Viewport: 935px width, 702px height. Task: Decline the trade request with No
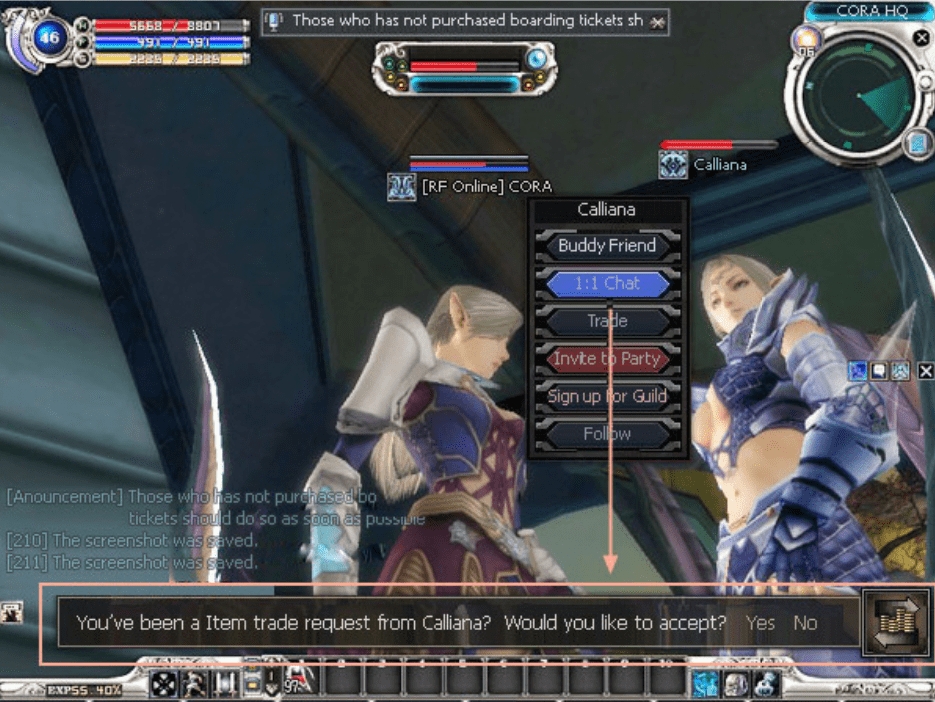coord(805,623)
